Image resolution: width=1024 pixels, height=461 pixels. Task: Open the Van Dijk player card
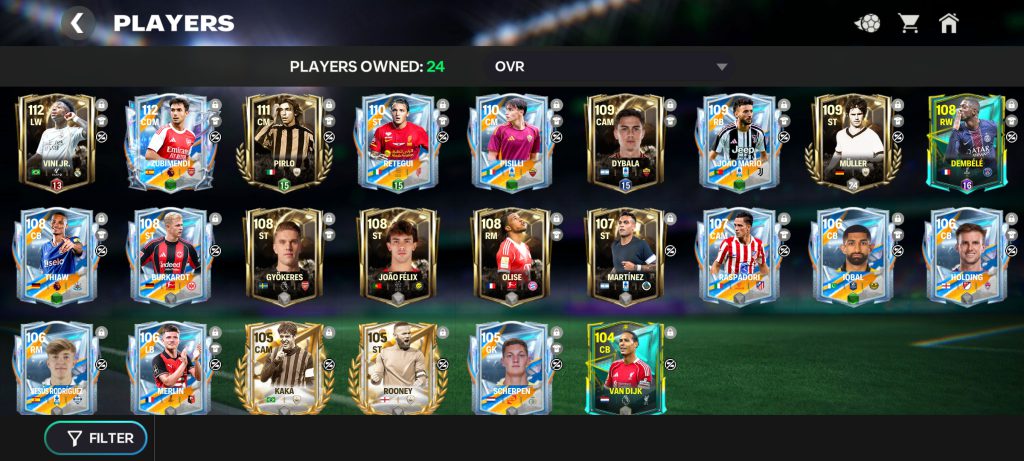624,368
